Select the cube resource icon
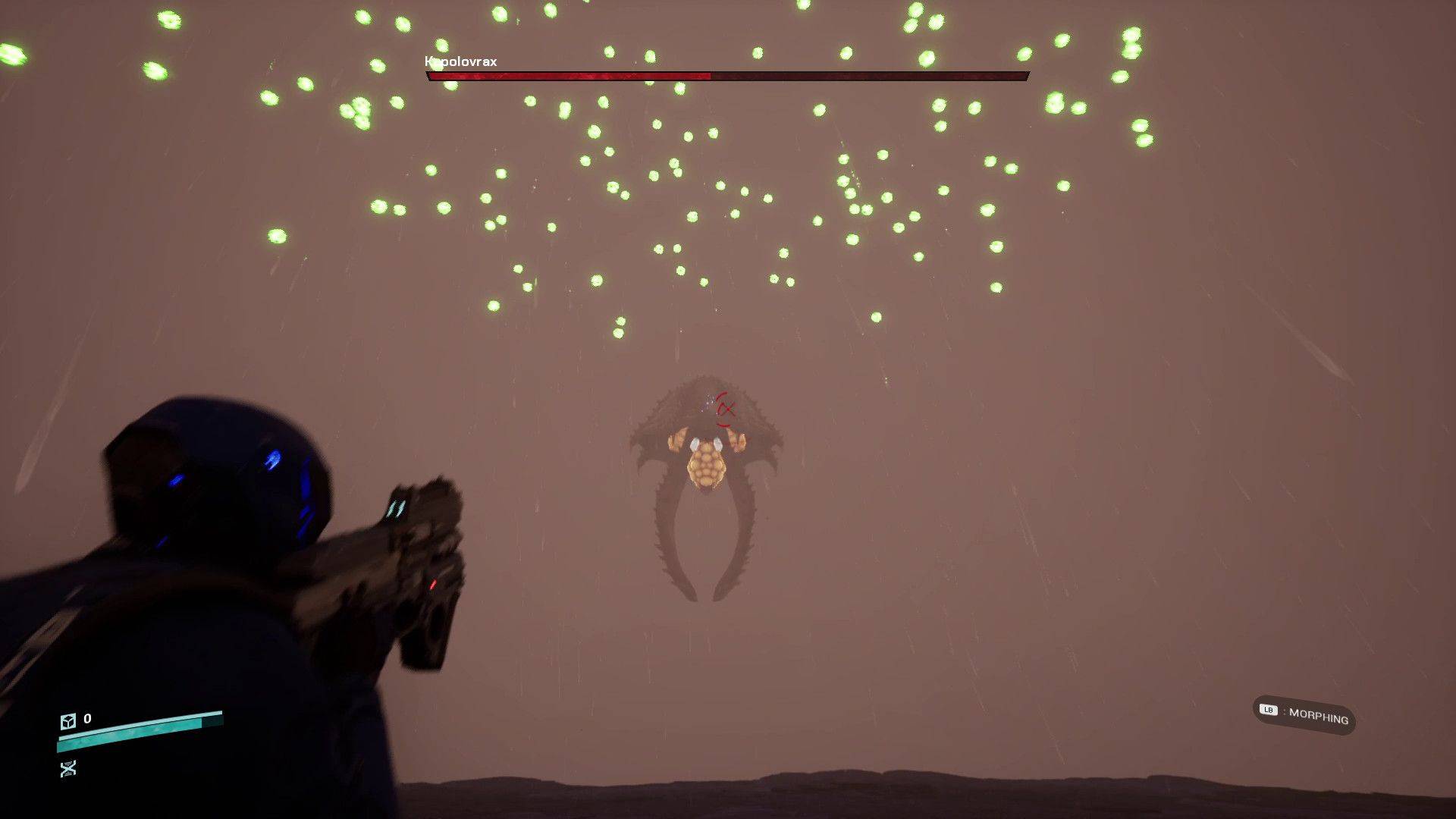1456x819 pixels. (68, 720)
